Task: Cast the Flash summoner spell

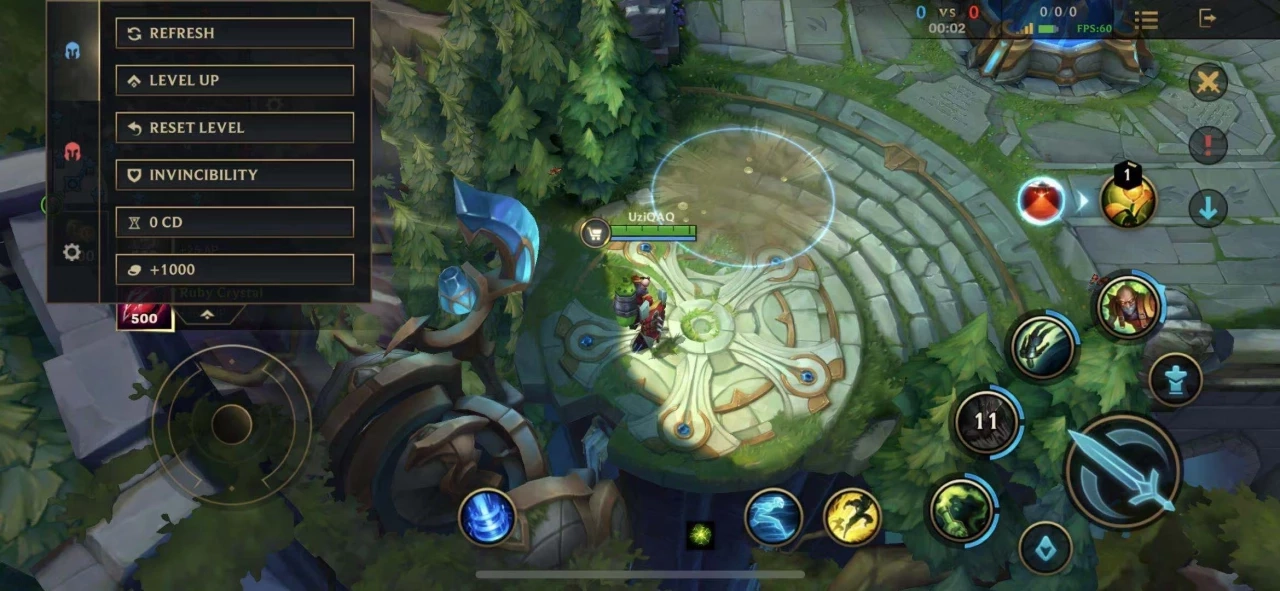Action: tap(852, 518)
